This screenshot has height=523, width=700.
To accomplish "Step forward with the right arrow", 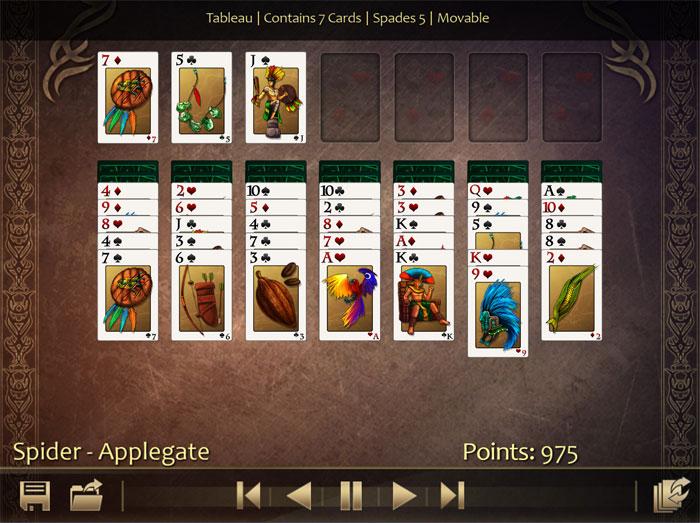I will coord(403,495).
